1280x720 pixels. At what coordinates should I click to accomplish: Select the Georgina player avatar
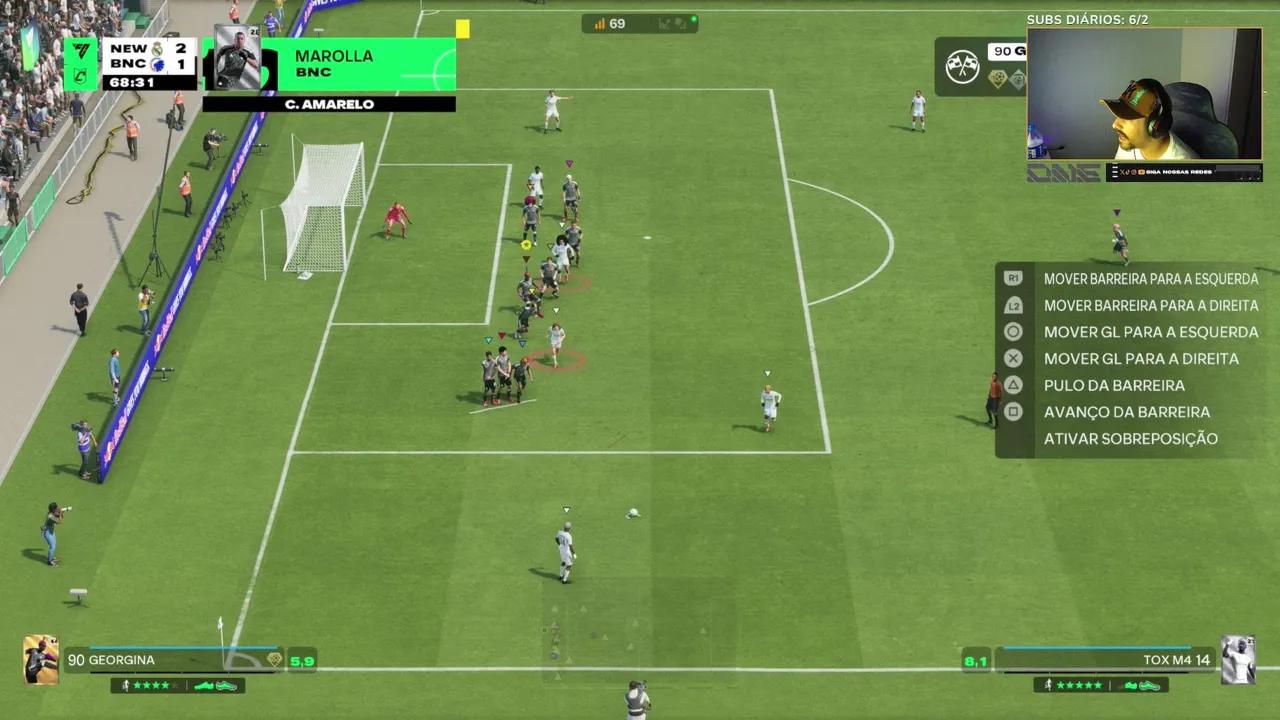pos(41,660)
